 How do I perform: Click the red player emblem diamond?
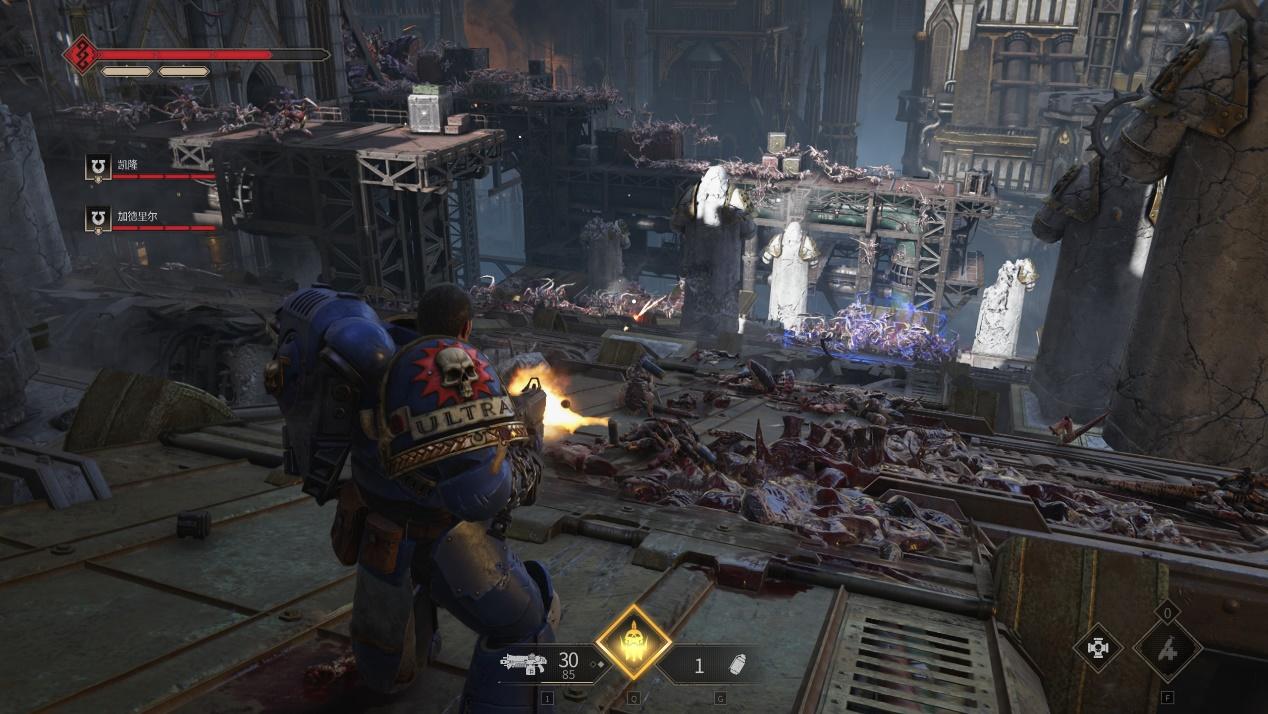point(80,55)
